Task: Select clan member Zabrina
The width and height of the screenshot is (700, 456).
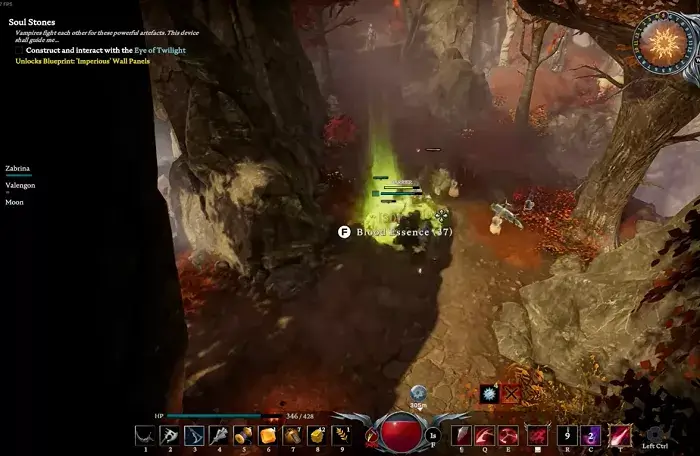Action: [x=18, y=169]
